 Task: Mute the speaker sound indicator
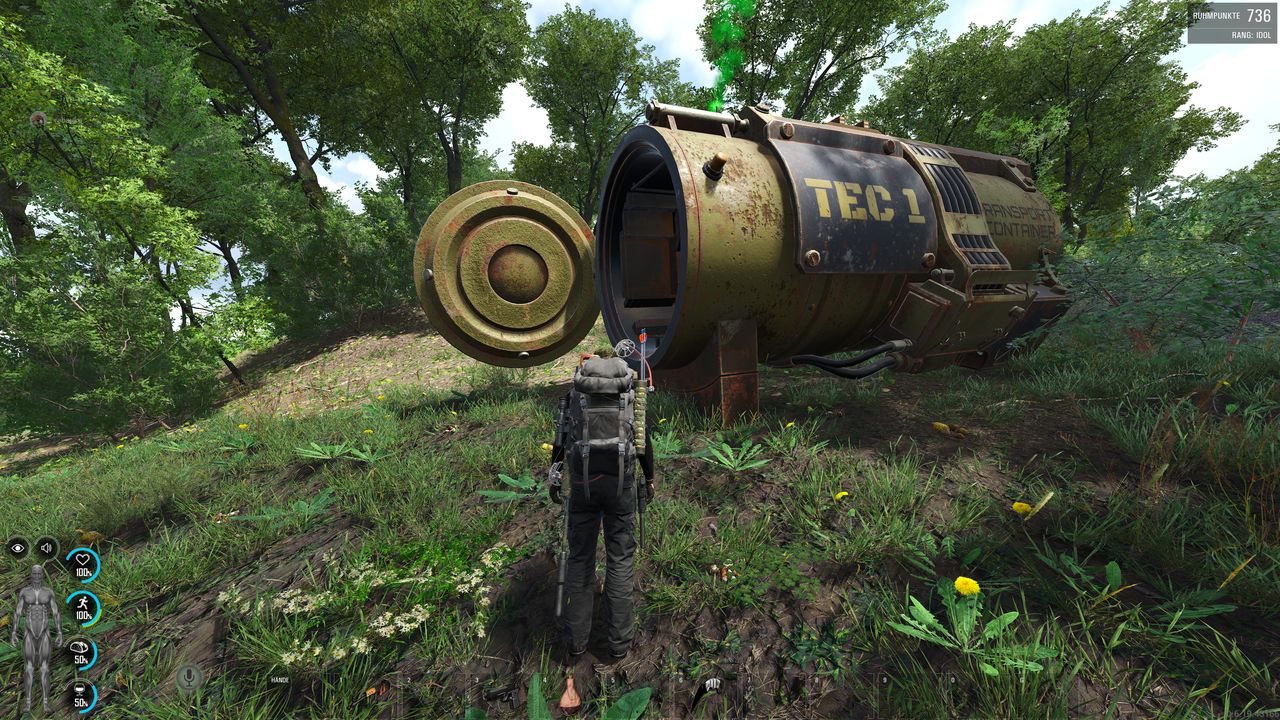click(46, 547)
